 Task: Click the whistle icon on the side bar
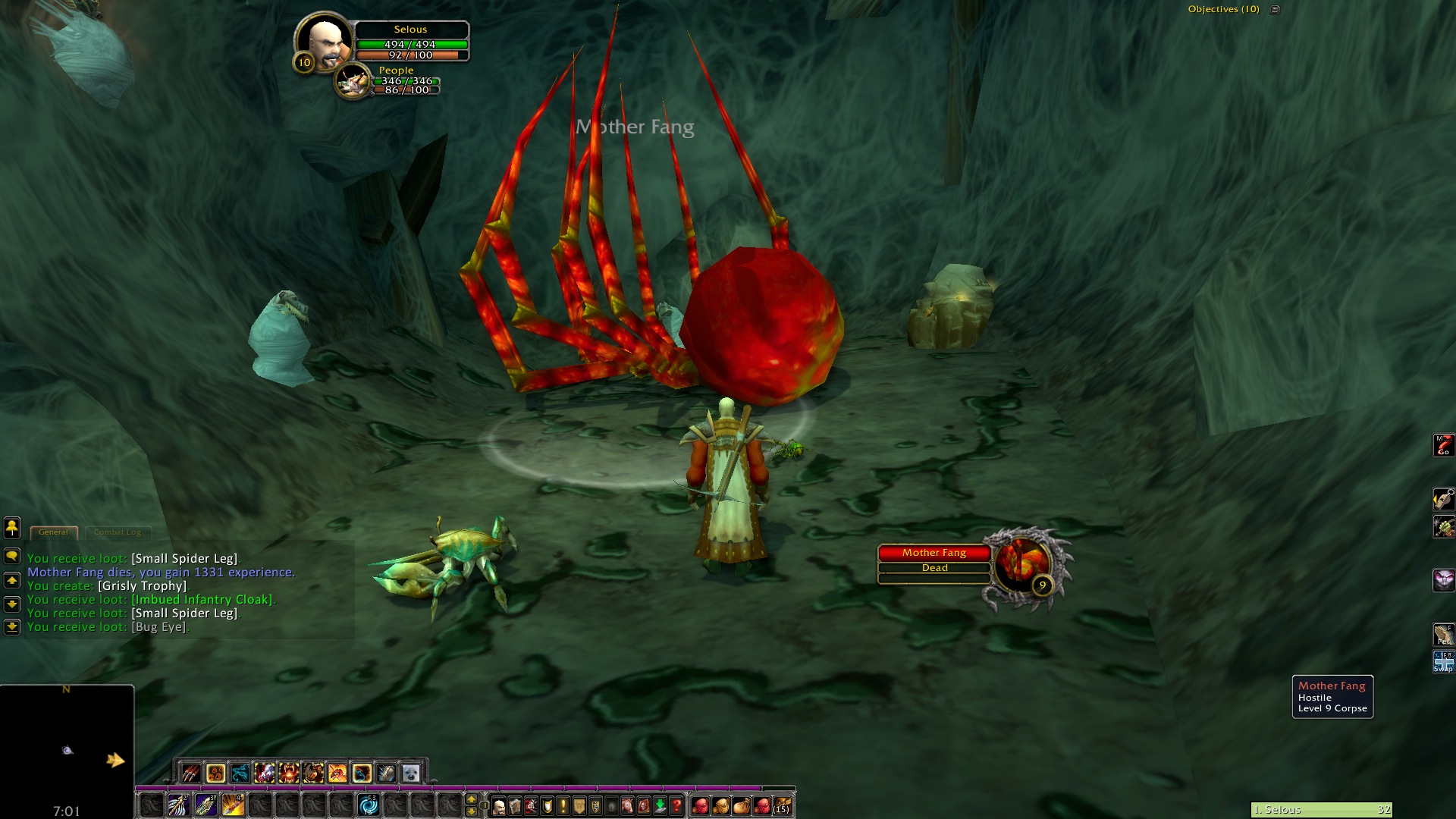1443,498
